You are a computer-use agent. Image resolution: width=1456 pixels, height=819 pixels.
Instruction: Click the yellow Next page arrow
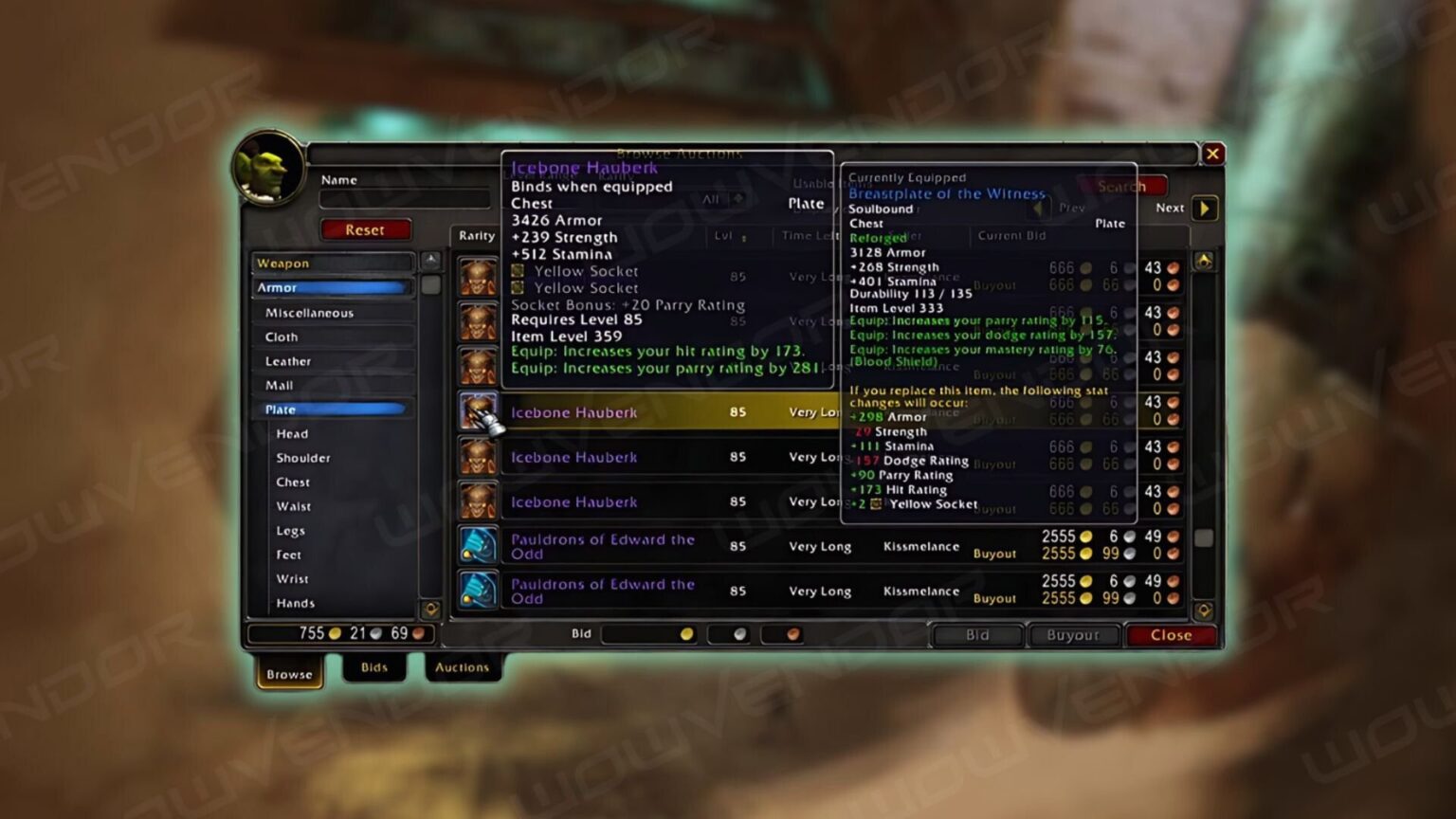coord(1204,209)
